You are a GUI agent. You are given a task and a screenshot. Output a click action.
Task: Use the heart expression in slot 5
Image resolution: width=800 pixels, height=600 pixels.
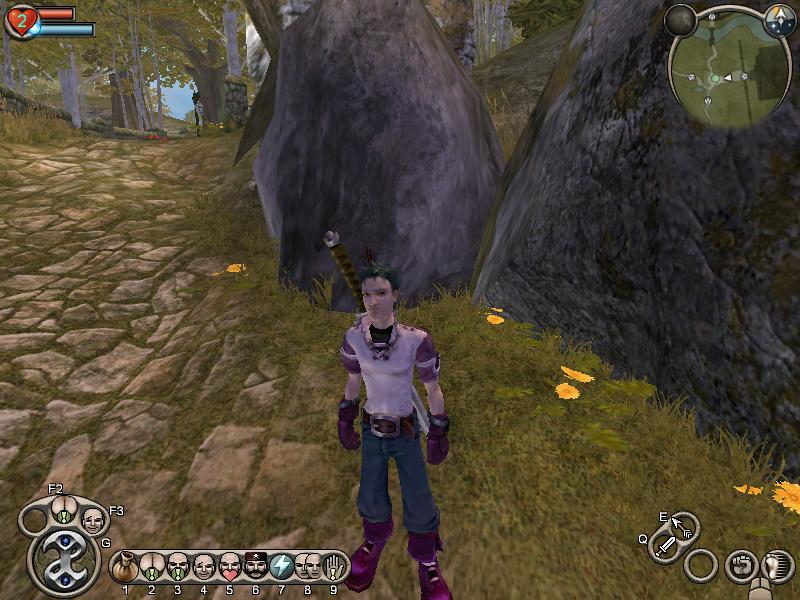coord(229,566)
